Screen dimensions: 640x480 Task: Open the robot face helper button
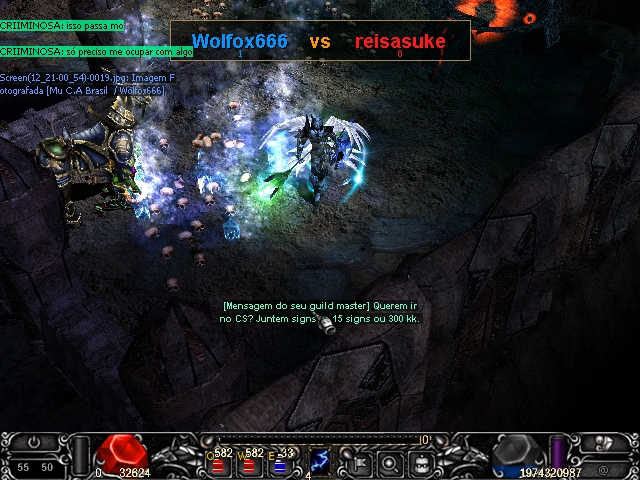click(423, 463)
